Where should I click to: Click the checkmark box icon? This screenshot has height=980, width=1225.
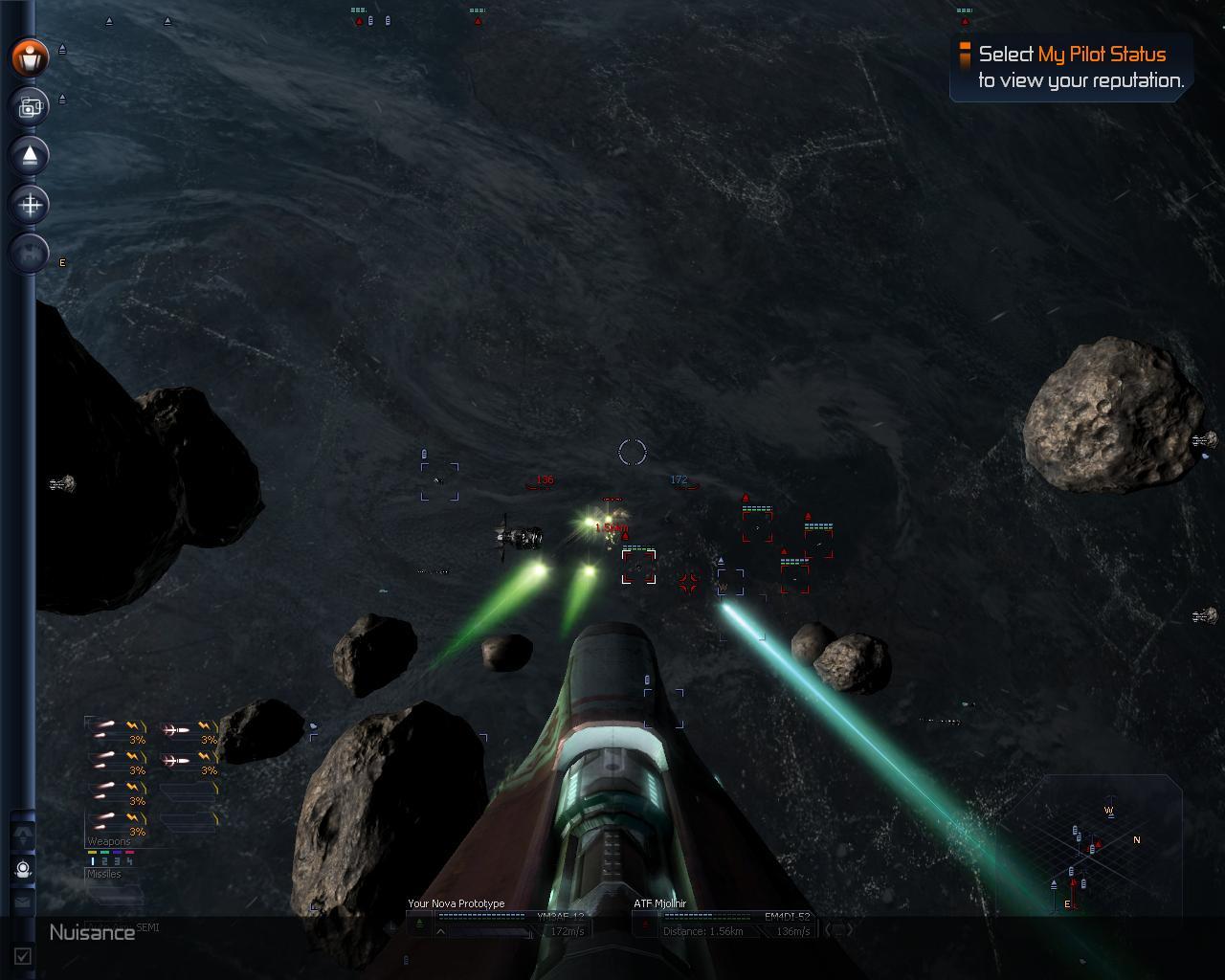[x=23, y=955]
